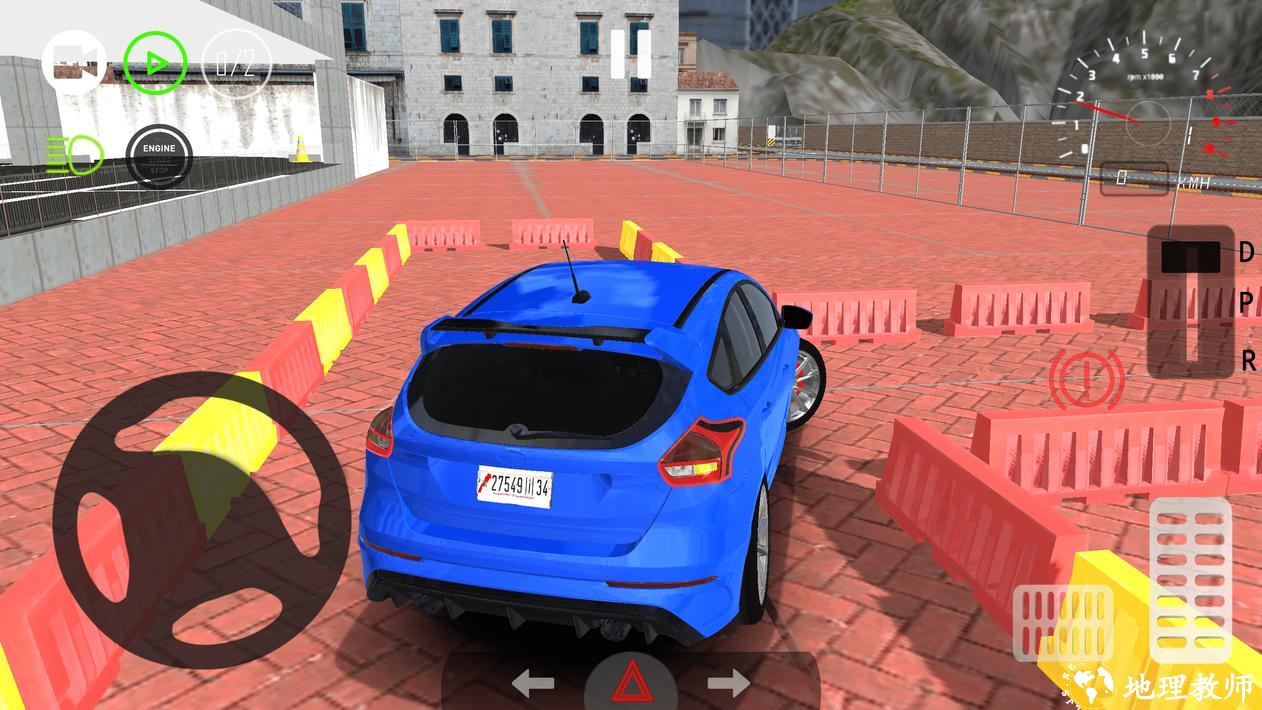Tap the Engine Start Stop button

158,155
